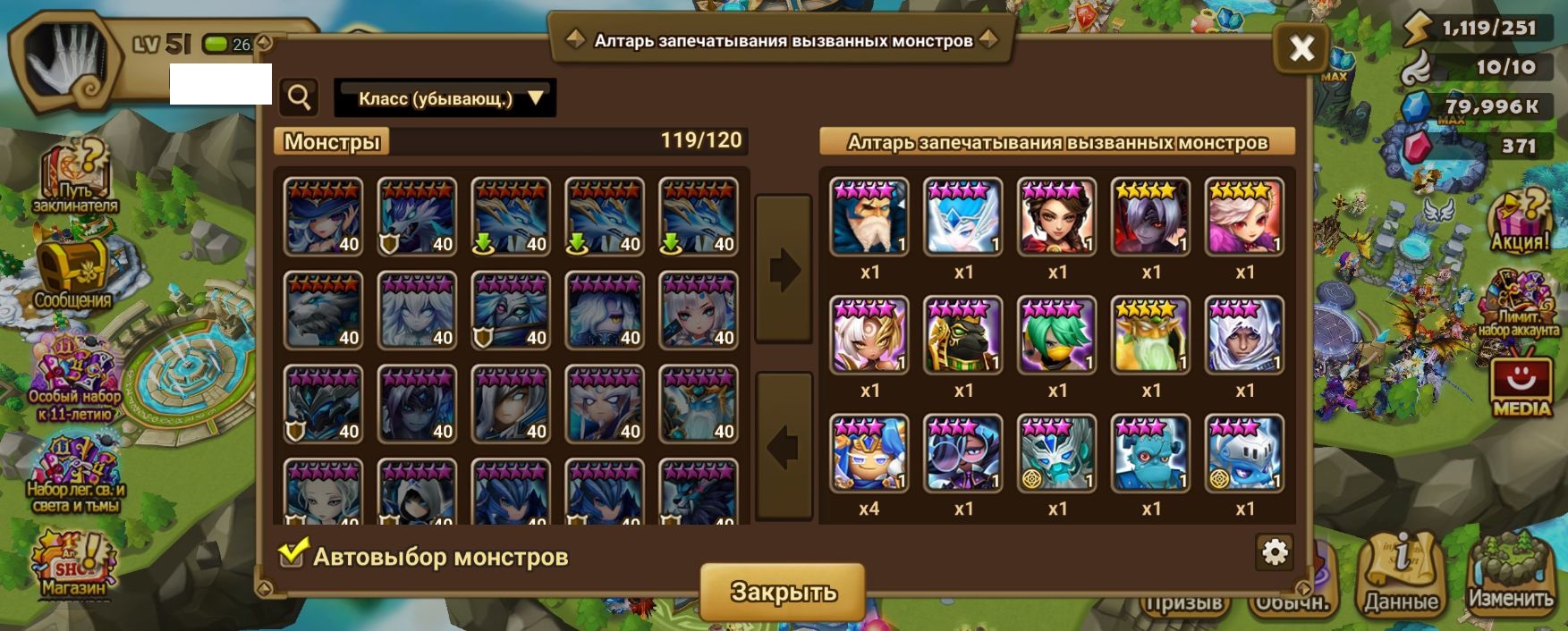Viewport: 1568px width, 631px height.
Task: Return monster from altar with left arrow
Action: 784,446
